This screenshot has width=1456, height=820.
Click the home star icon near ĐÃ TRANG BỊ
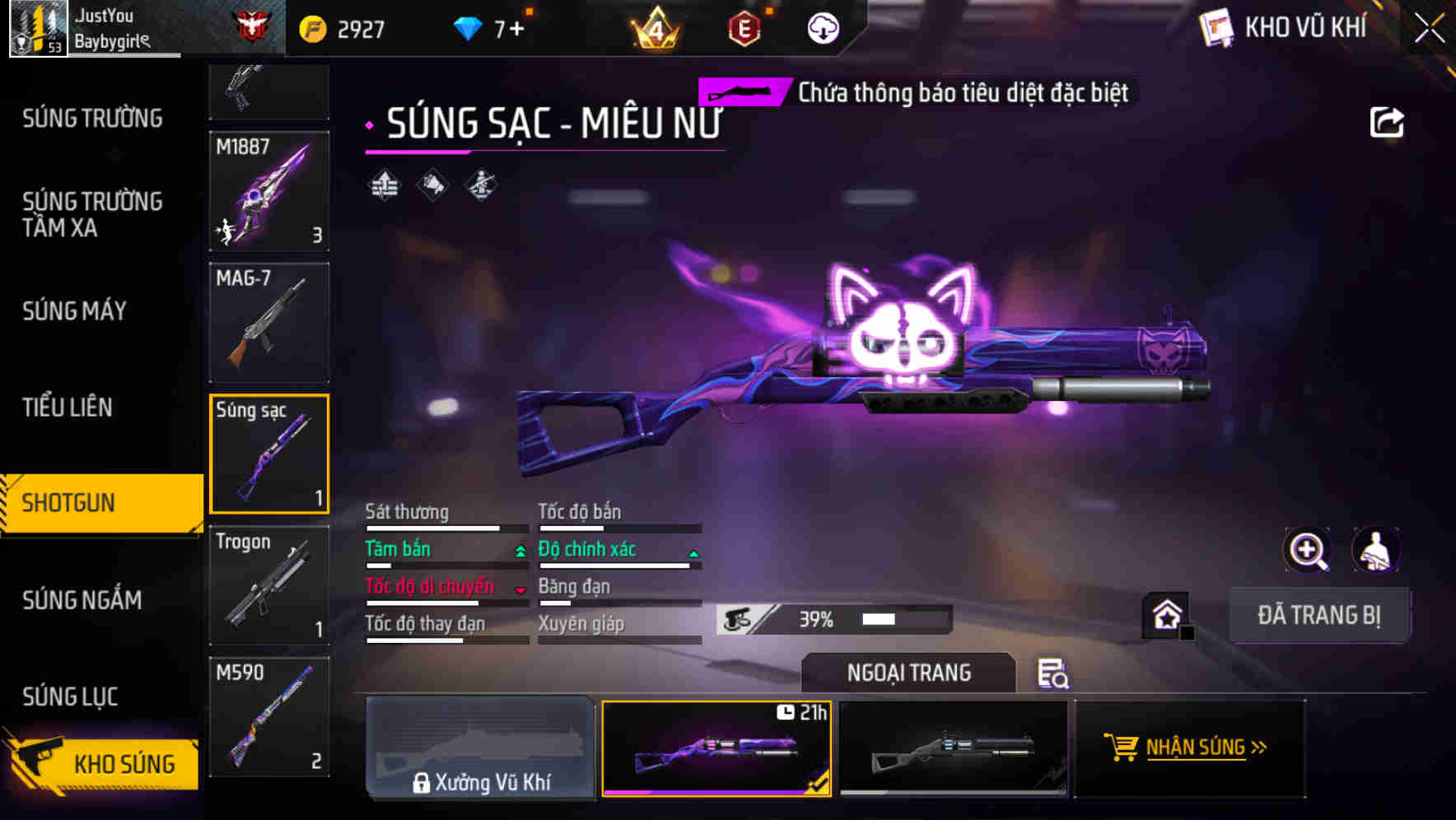pos(1164,614)
